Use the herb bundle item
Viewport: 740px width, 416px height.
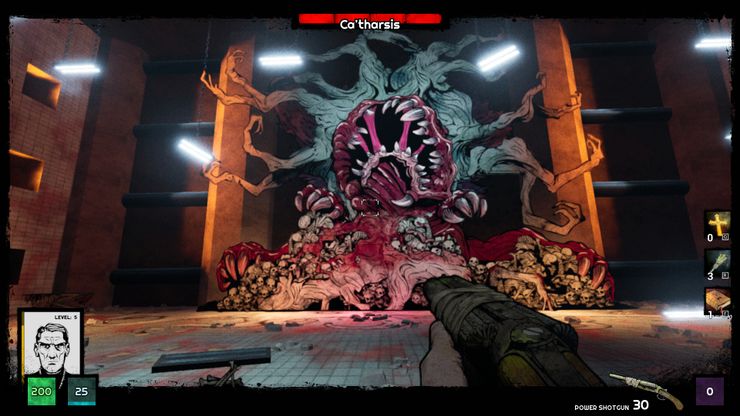click(718, 262)
